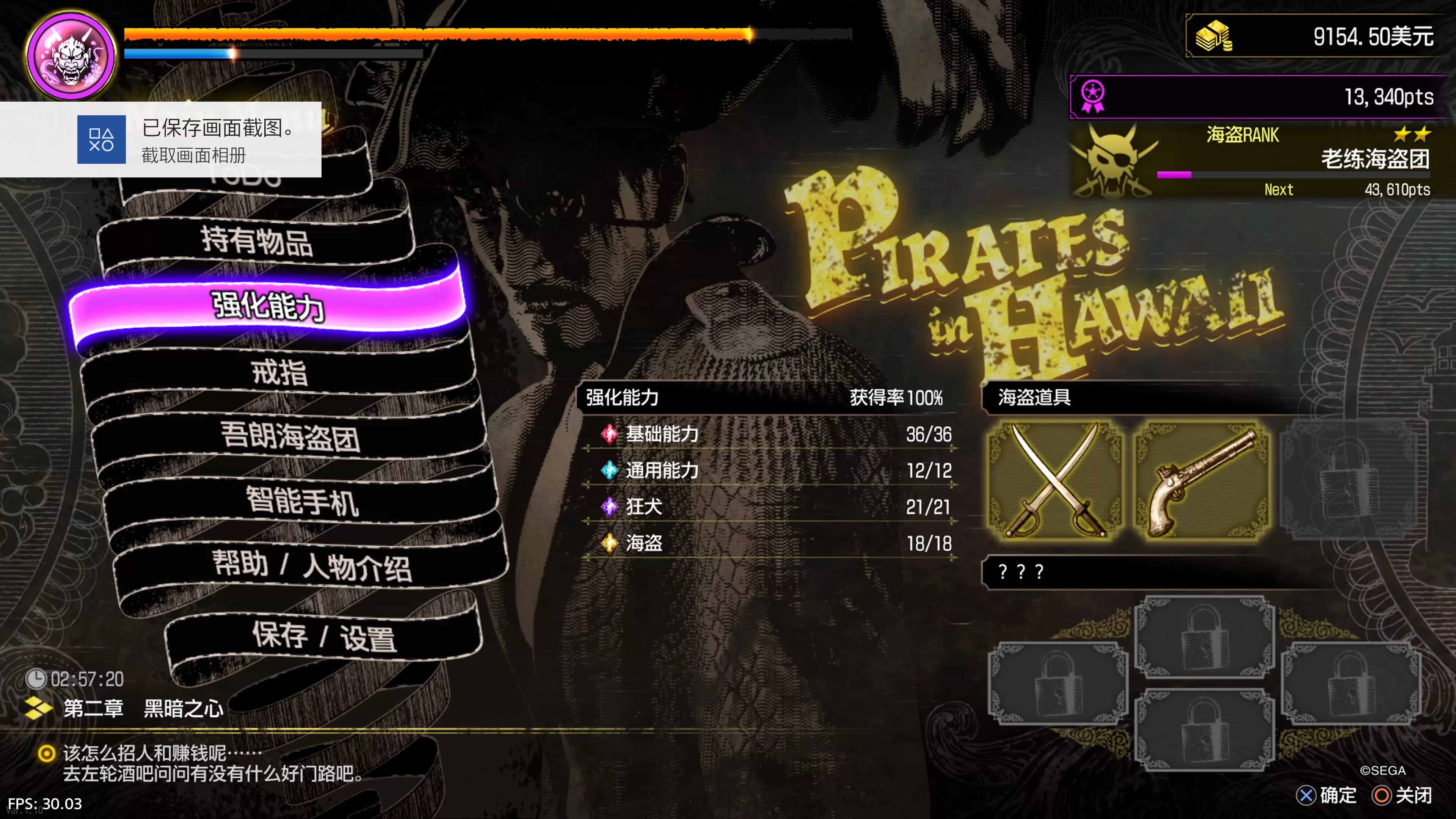Open the 智能手机 smartphone menu

click(302, 501)
